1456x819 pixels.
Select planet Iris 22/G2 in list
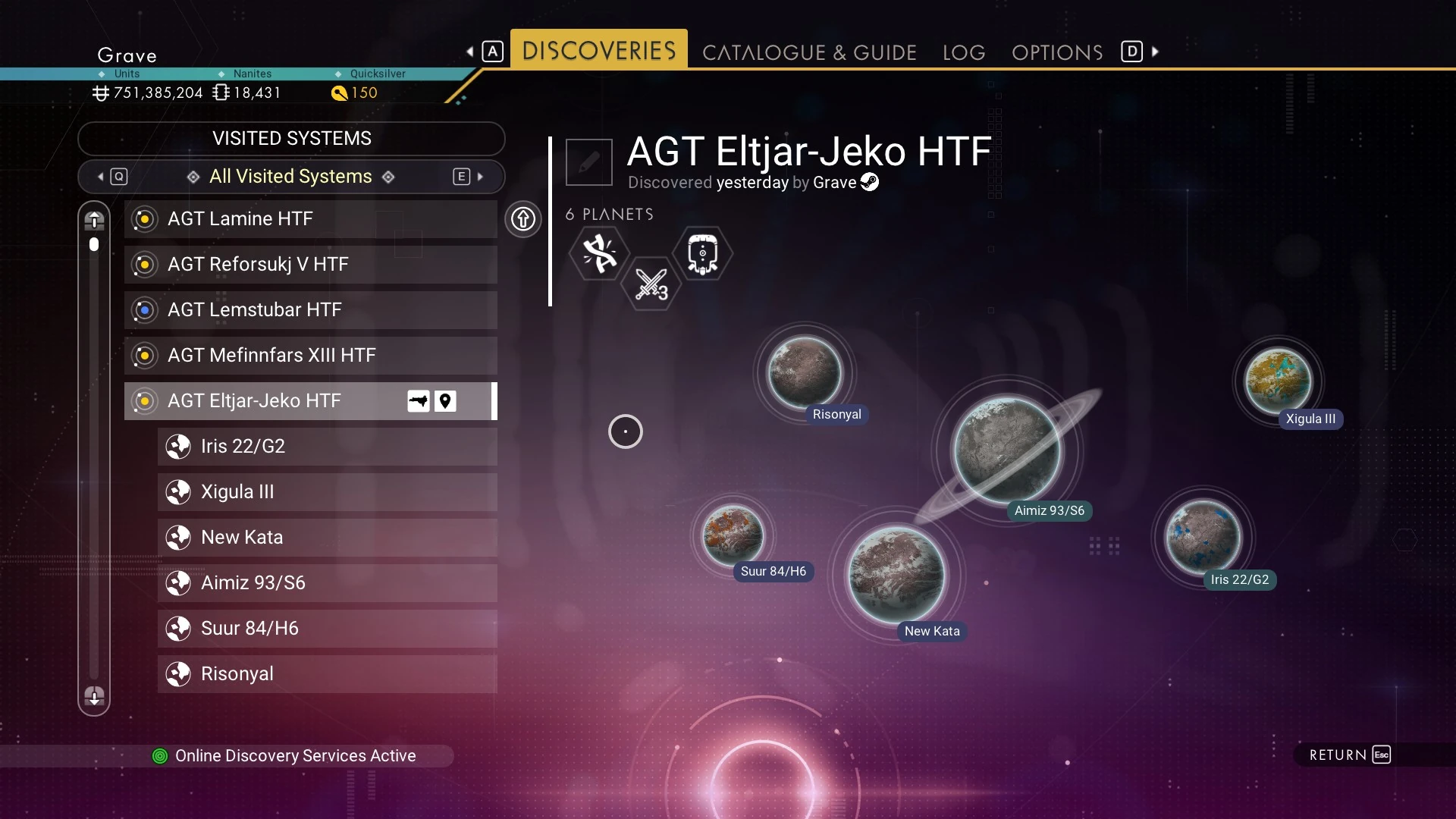327,447
